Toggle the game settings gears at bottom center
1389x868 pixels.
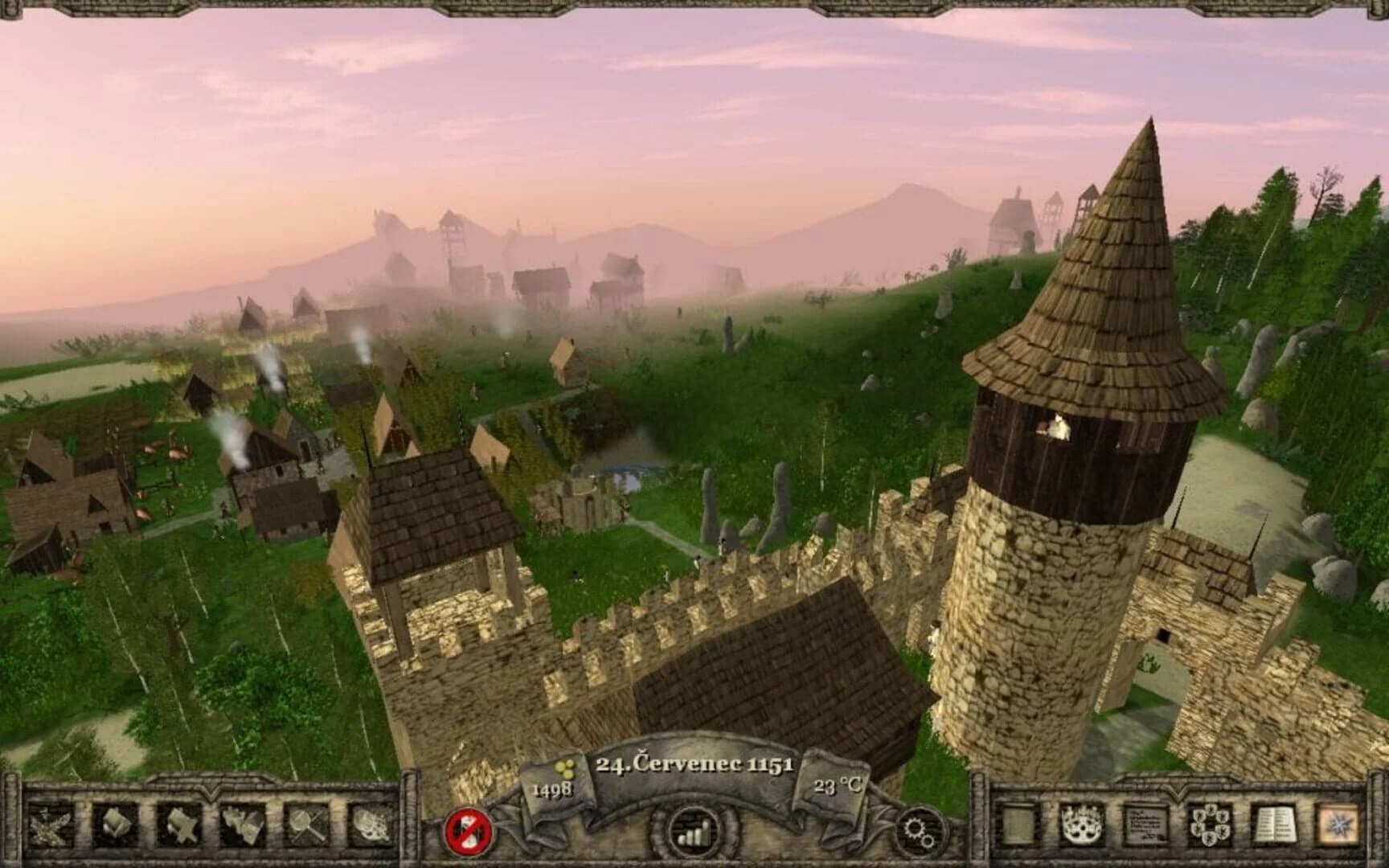(919, 830)
